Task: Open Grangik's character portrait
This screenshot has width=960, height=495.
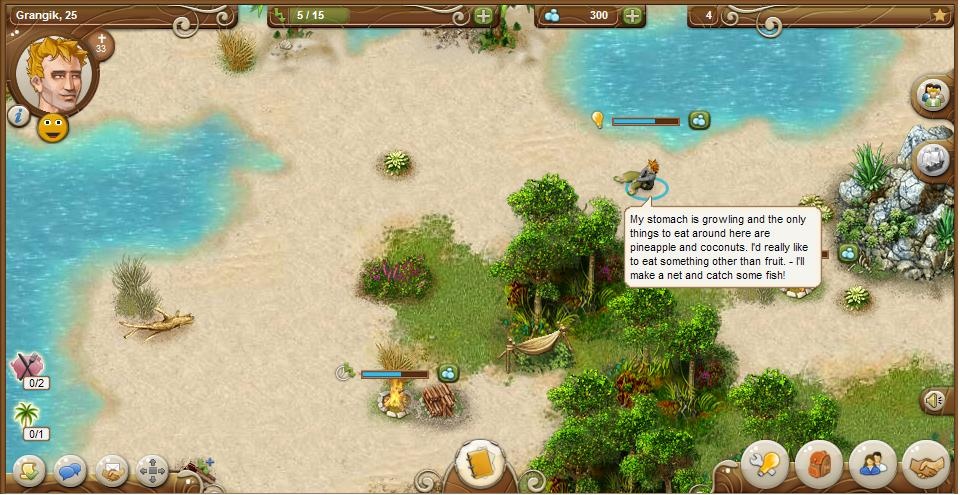Action: point(56,73)
